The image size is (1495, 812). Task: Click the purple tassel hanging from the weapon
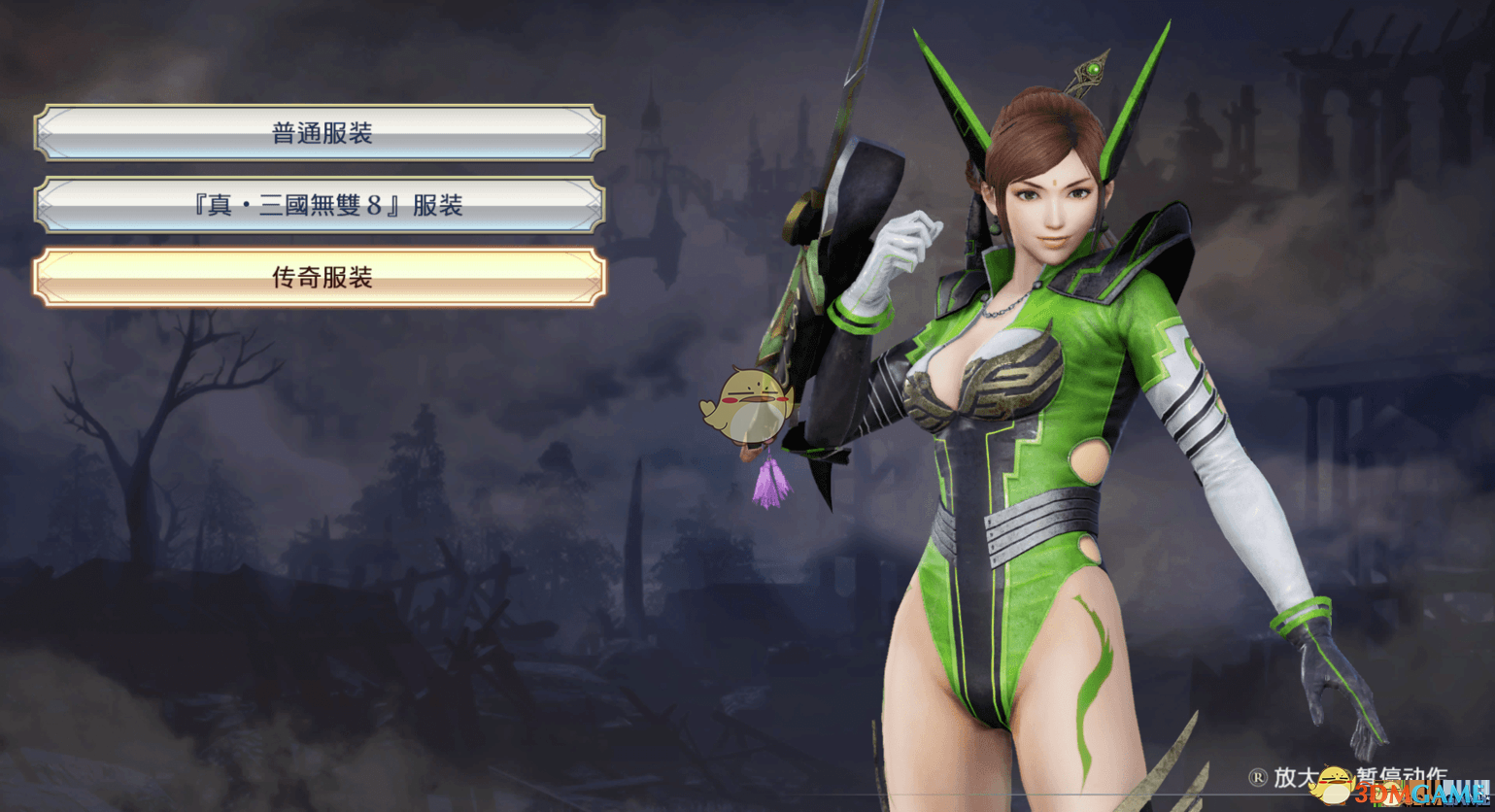772,481
